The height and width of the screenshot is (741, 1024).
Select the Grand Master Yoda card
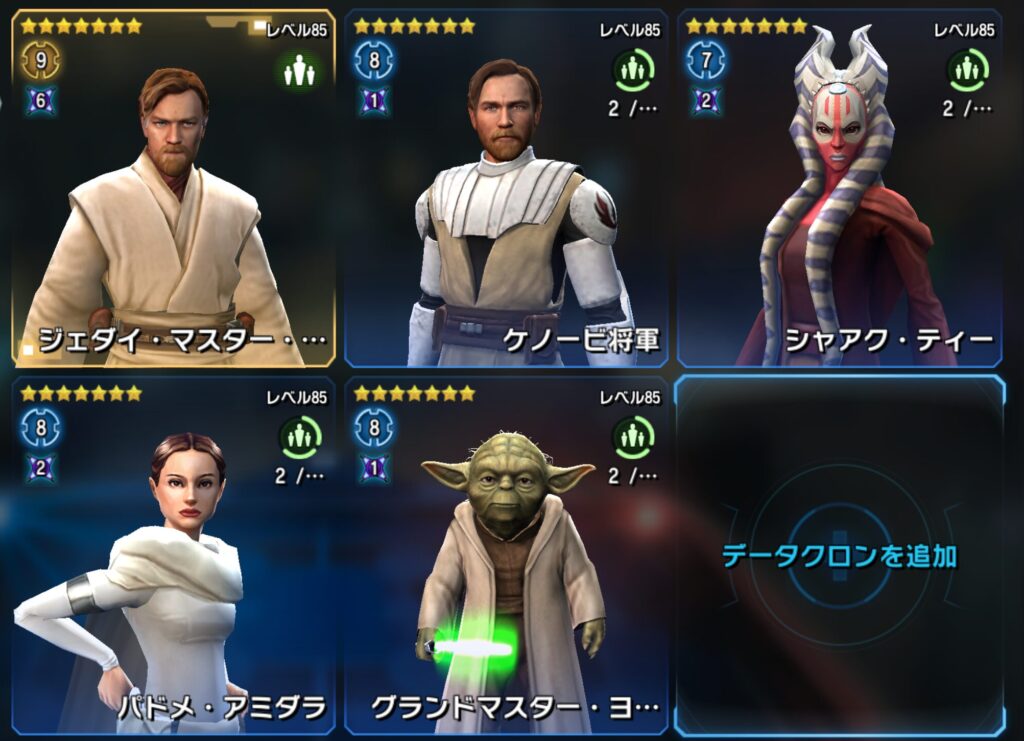[506, 555]
